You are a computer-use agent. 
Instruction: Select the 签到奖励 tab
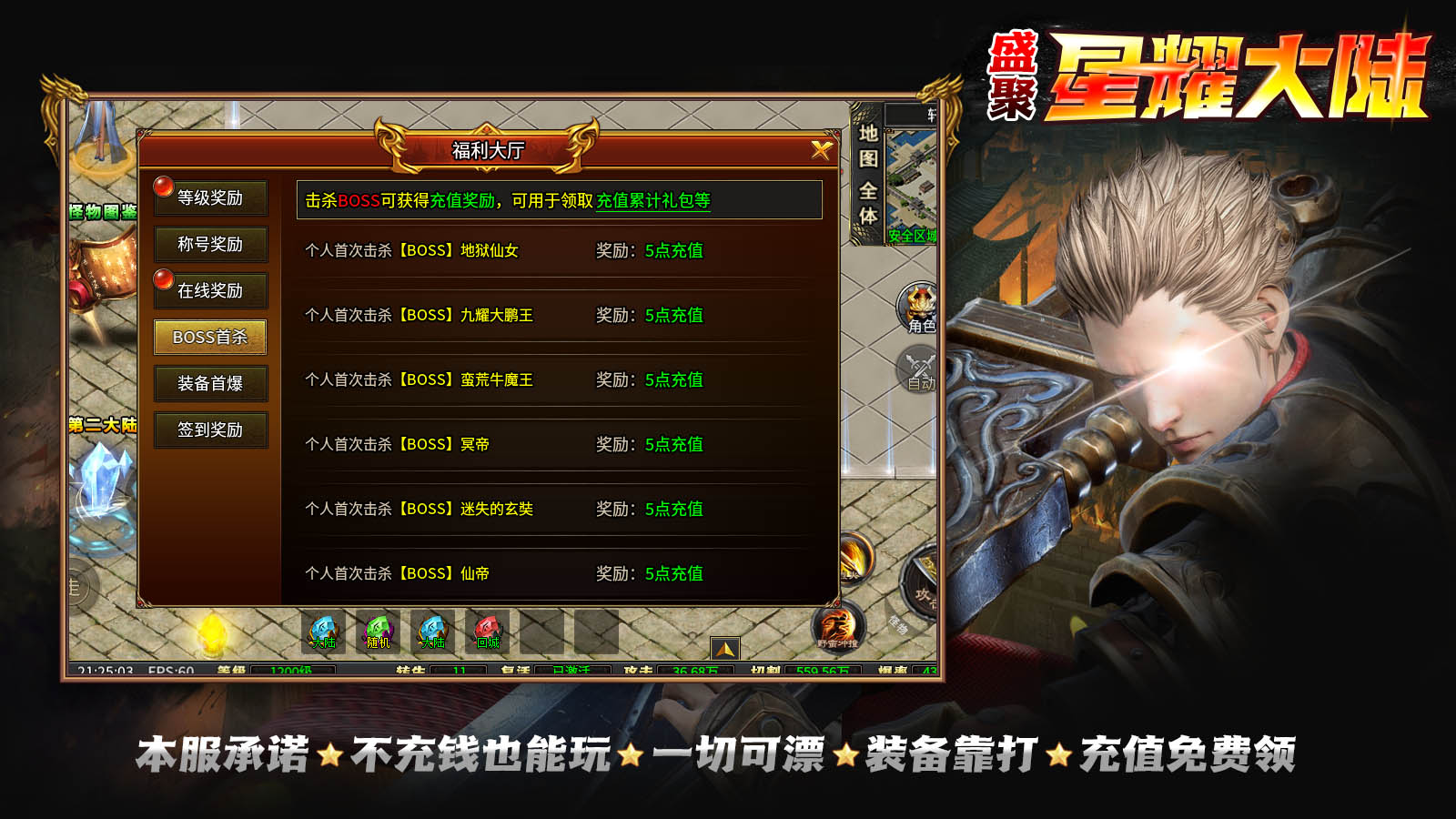point(211,430)
